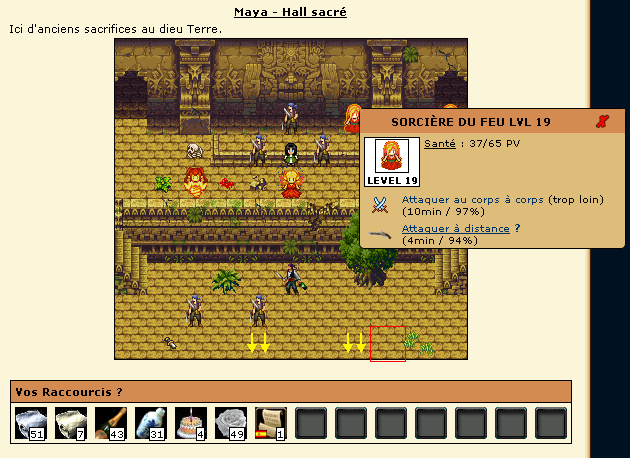The image size is (630, 458).
Task: Select the champagne bottle shortcut
Action: pos(112,423)
